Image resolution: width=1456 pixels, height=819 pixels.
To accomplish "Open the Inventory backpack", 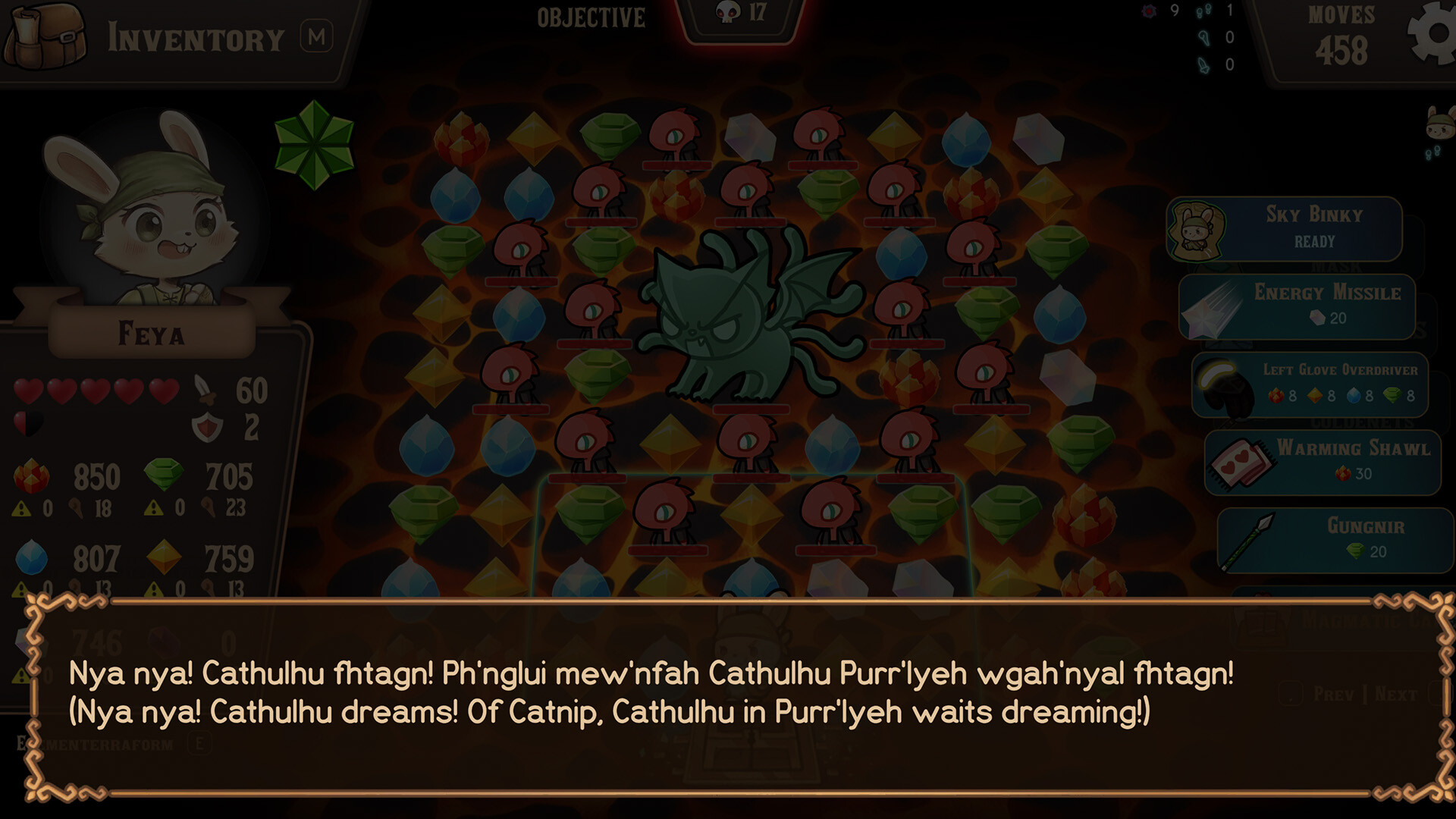I will [x=42, y=36].
